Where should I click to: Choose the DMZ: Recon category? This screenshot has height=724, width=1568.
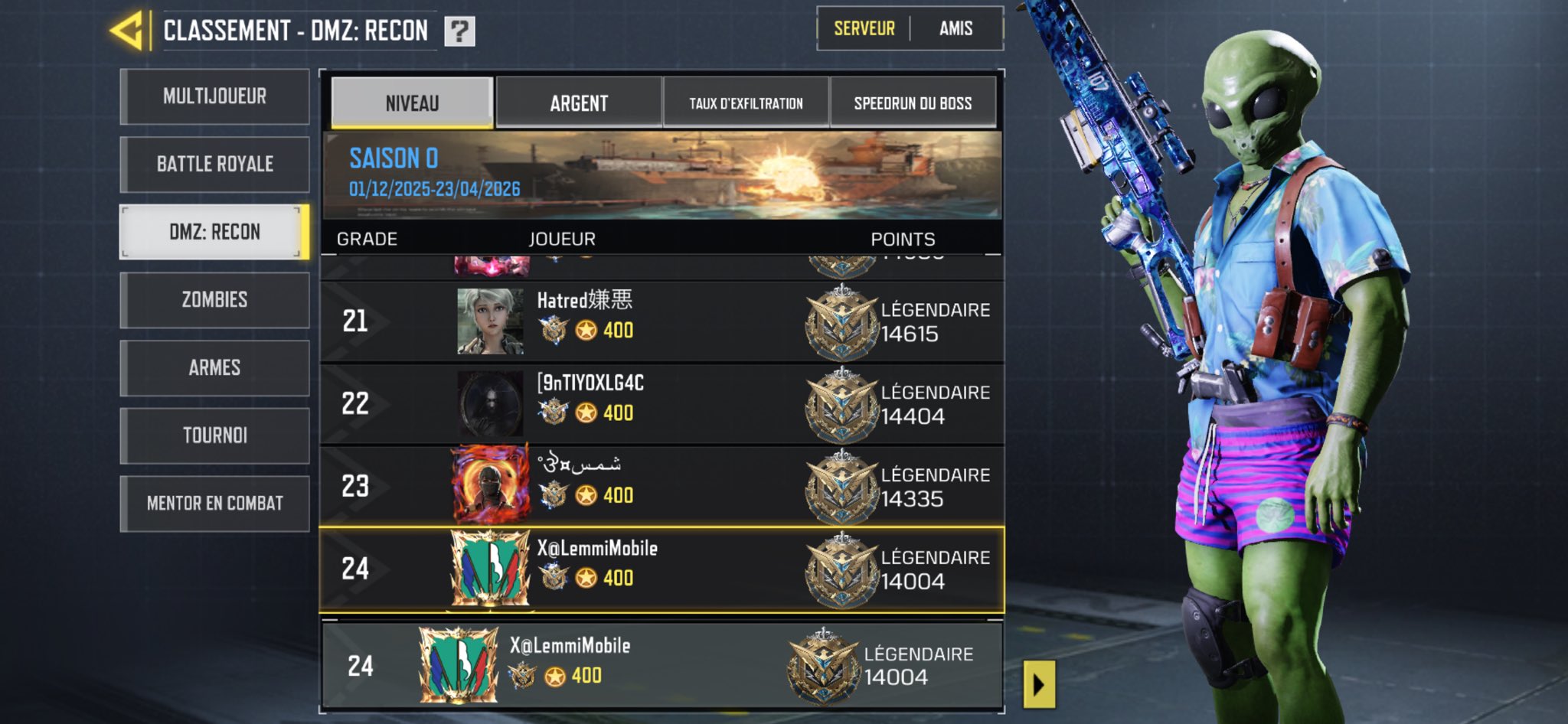pos(215,232)
